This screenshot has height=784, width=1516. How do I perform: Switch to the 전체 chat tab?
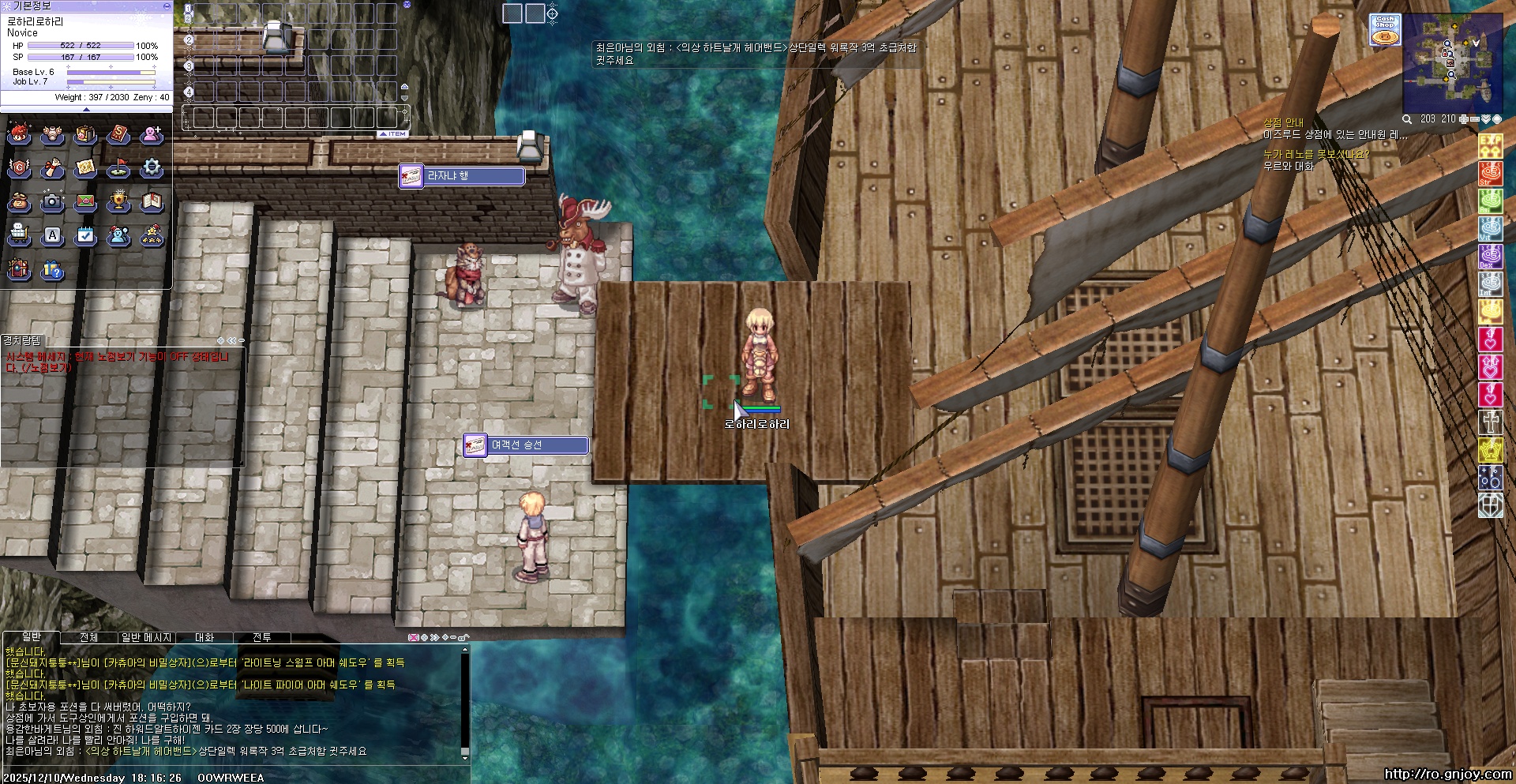[x=88, y=637]
